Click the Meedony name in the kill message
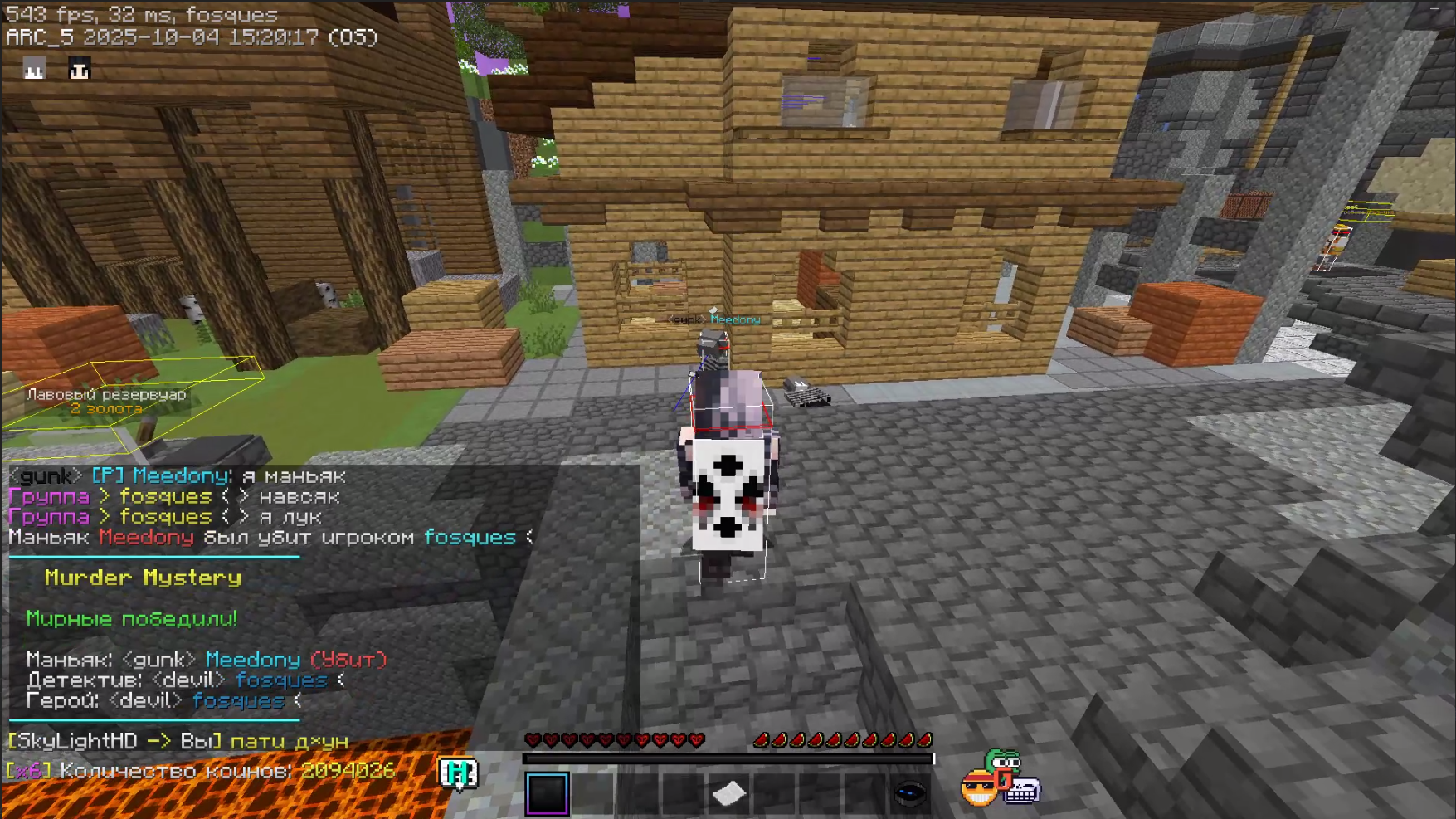This screenshot has width=1456, height=819. [146, 537]
